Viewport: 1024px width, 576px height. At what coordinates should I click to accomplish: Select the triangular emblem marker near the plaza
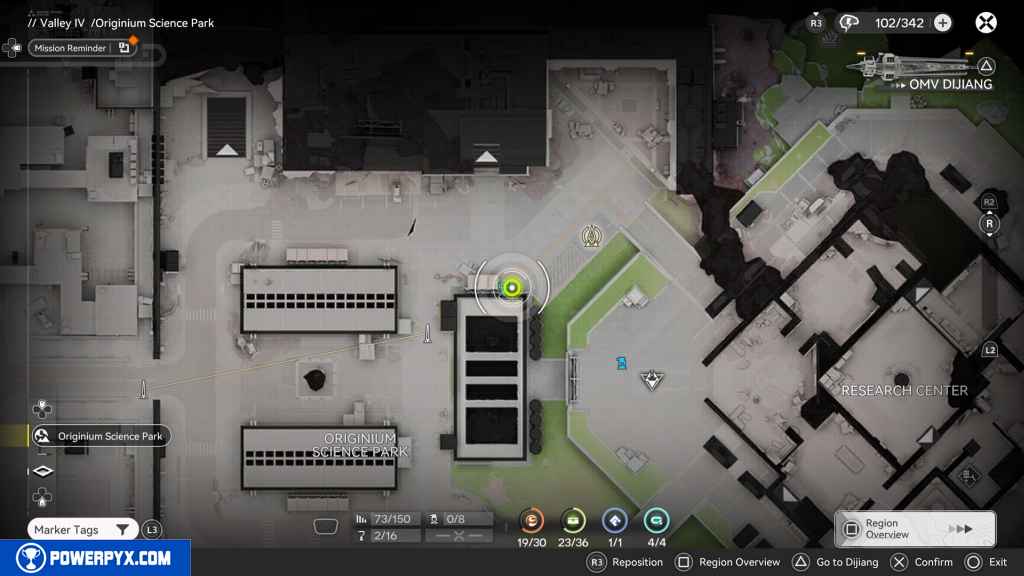(653, 378)
